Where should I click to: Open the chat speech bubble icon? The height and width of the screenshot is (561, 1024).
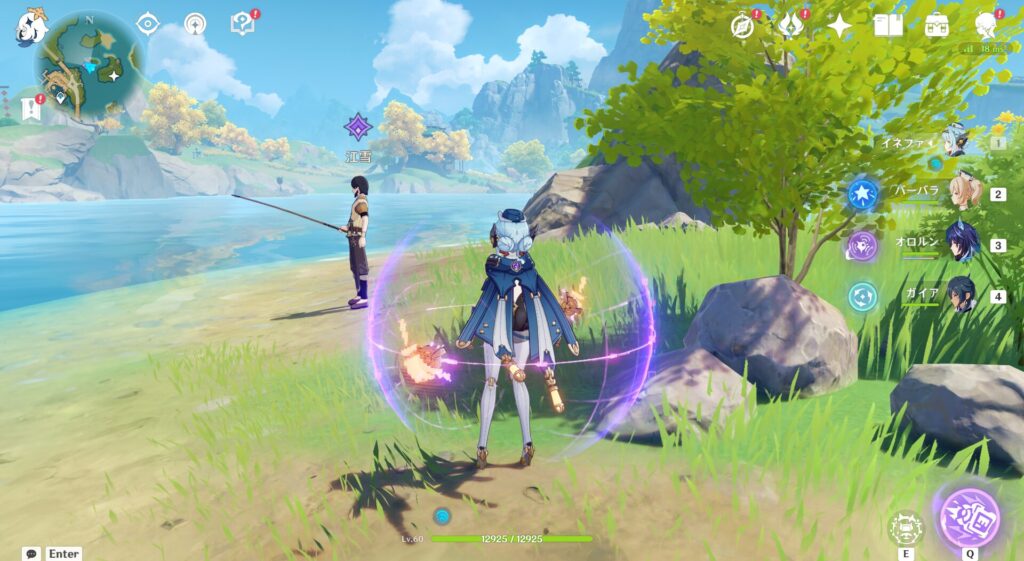coord(31,553)
